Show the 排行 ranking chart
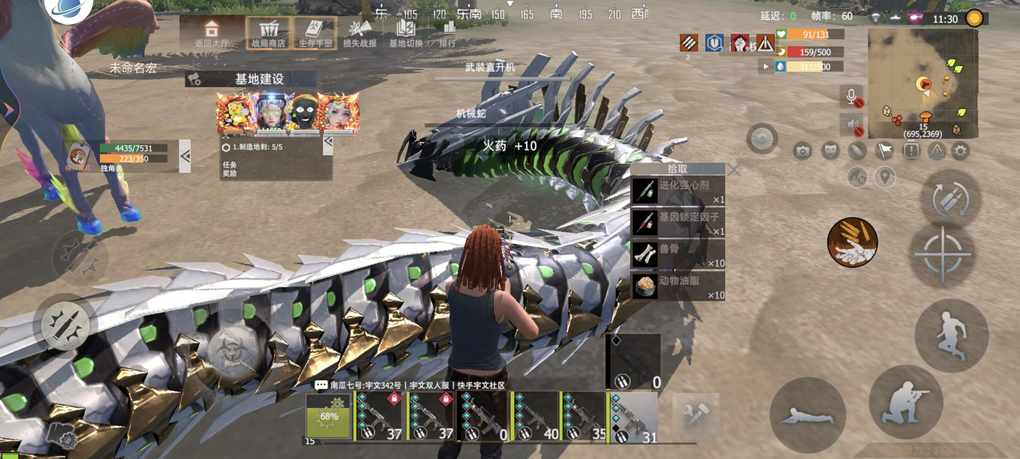Viewport: 1020px width, 459px height. [447, 34]
